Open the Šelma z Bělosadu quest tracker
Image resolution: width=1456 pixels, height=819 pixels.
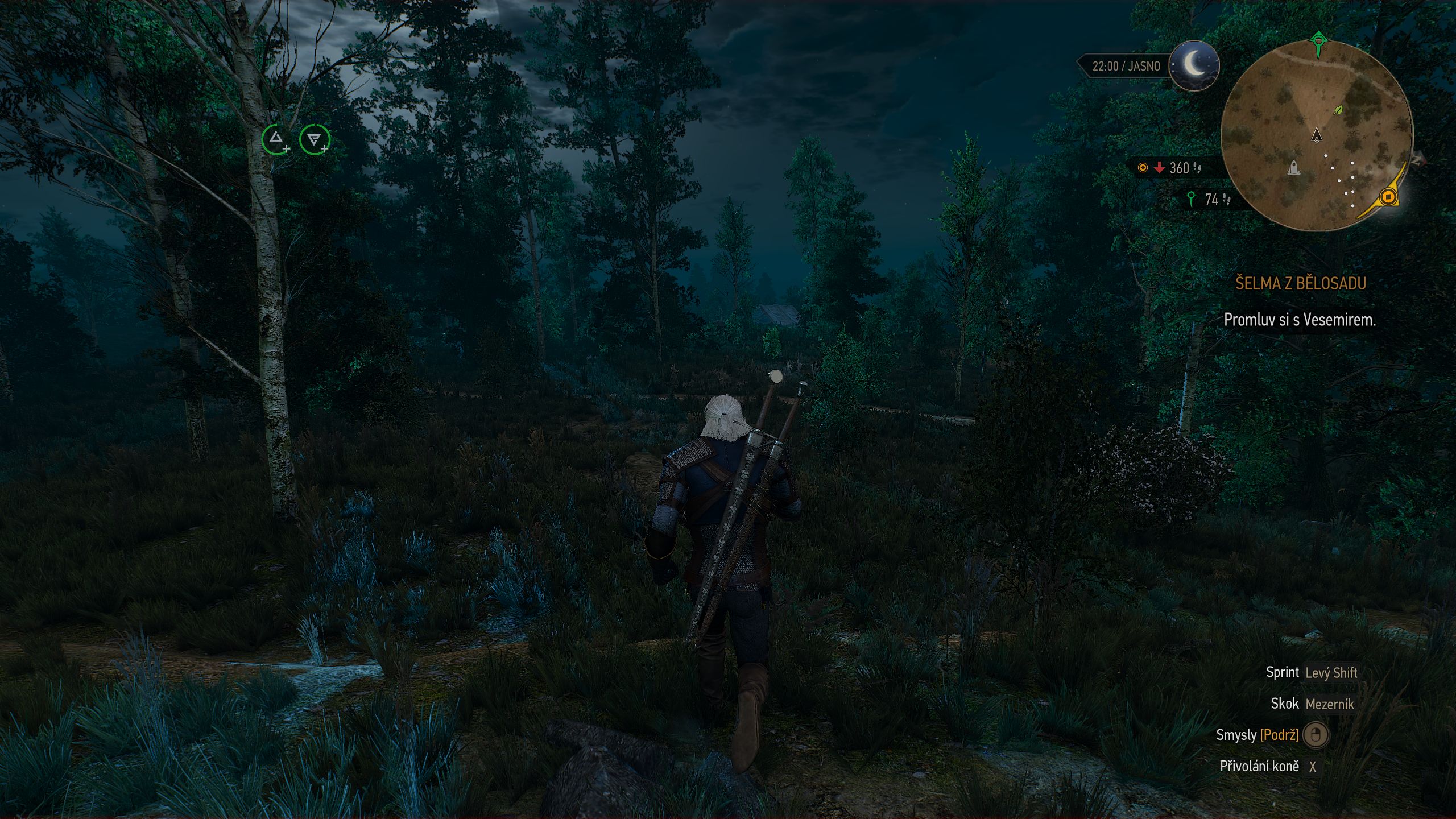1300,283
